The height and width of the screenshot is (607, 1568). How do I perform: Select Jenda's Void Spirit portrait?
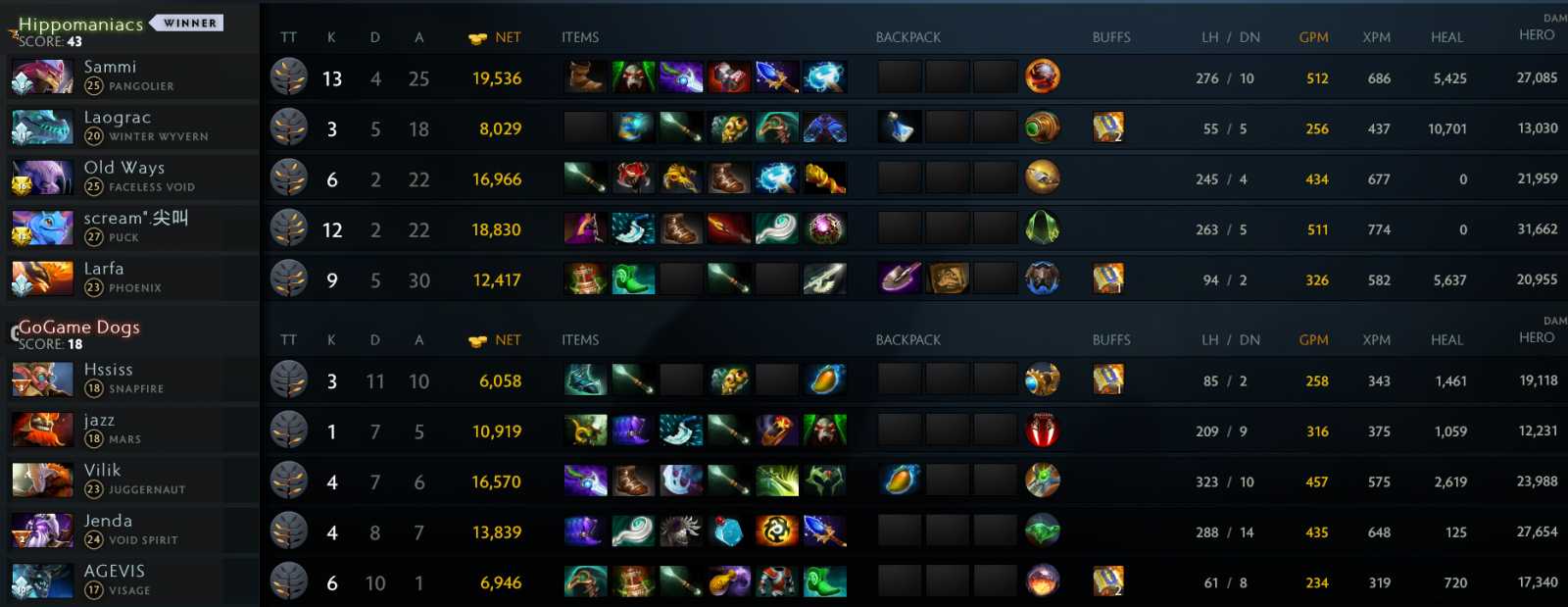point(42,531)
